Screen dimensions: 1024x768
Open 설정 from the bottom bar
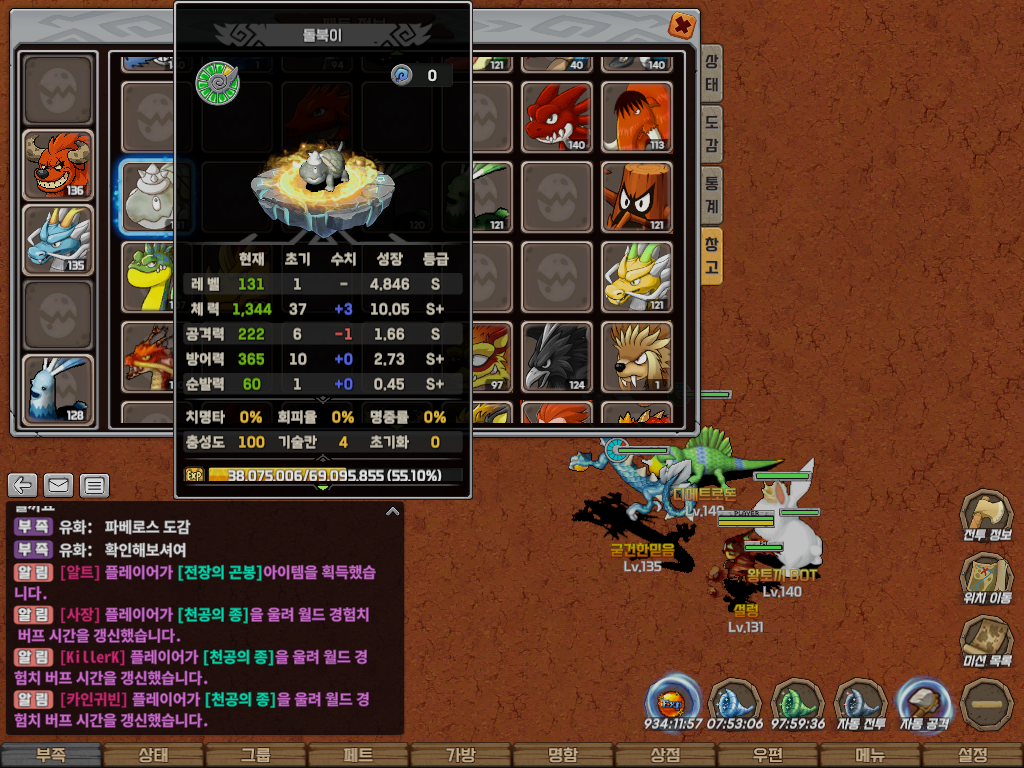pyautogui.click(x=972, y=755)
